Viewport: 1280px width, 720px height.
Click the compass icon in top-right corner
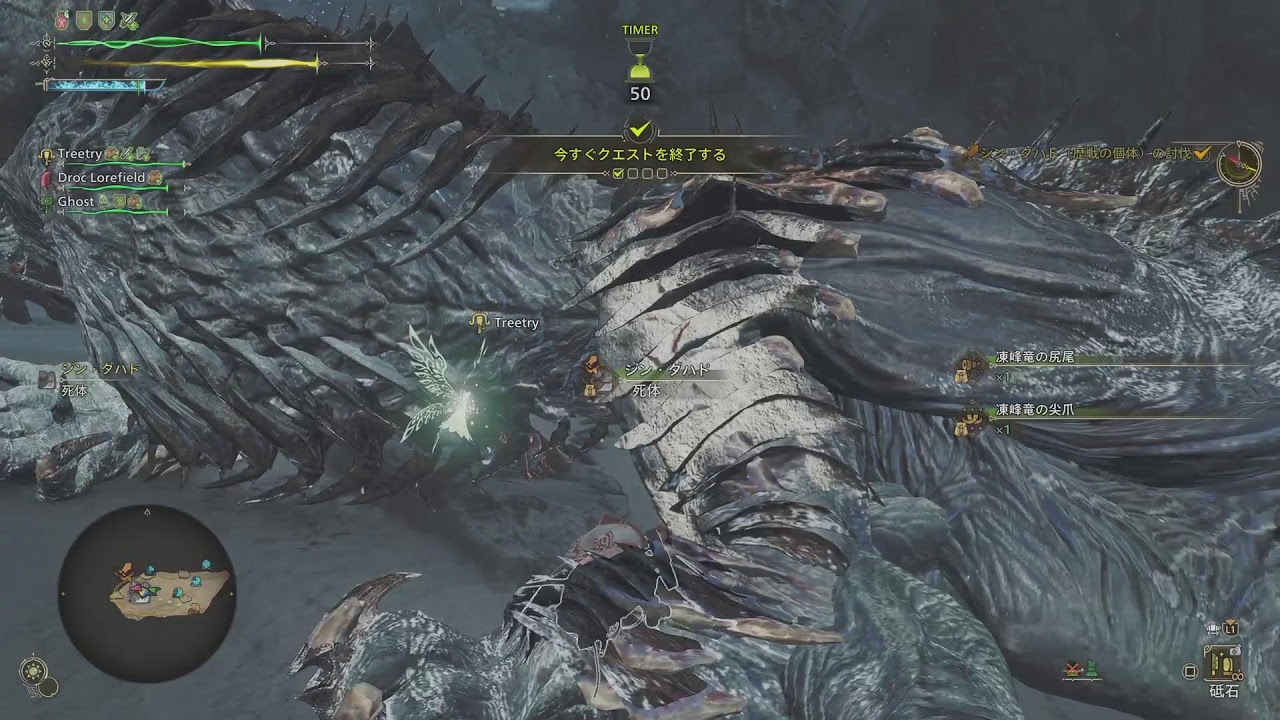(x=1239, y=162)
